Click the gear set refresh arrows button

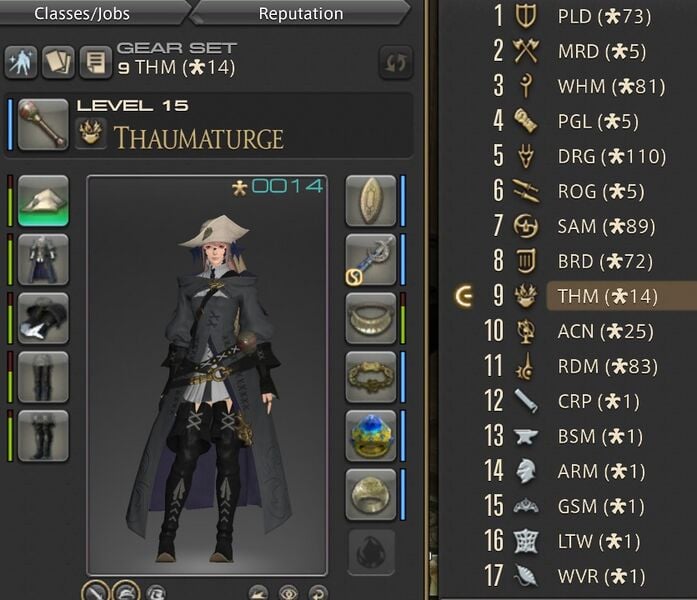[395, 63]
